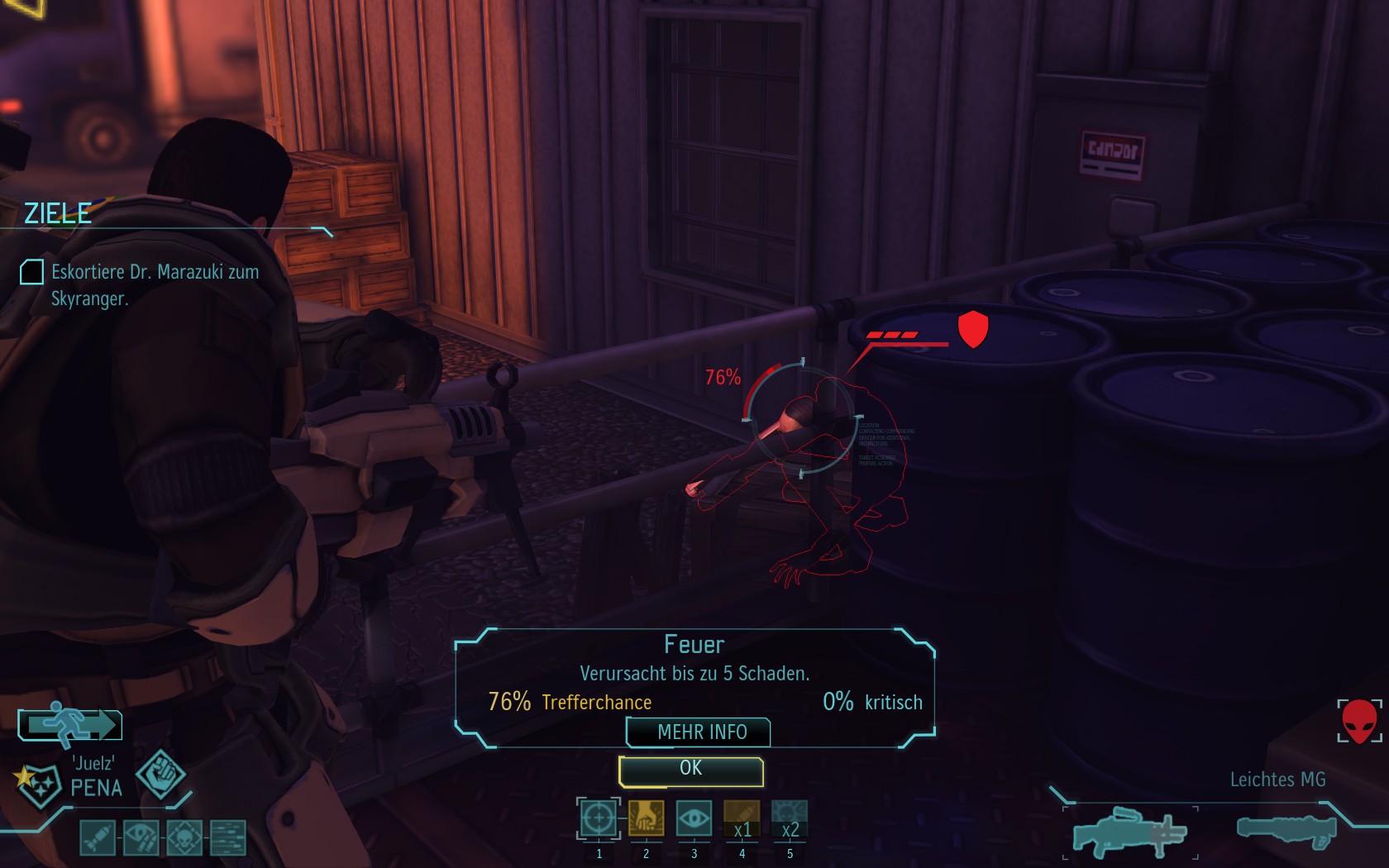Screen dimensions: 1389x868
Task: Click the bullet rows perk icon
Action: (x=228, y=837)
